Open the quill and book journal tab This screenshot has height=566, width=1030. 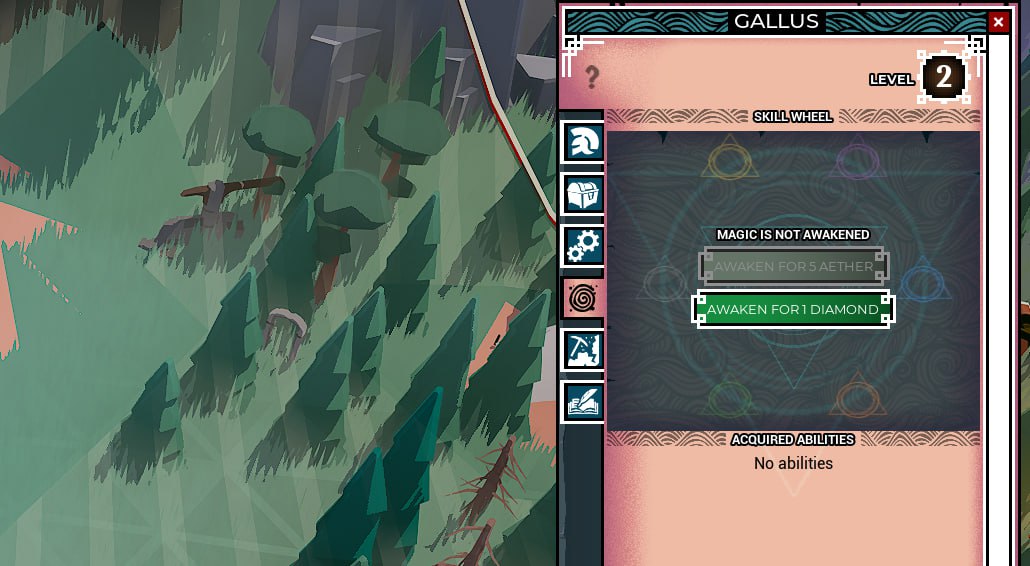pos(582,402)
